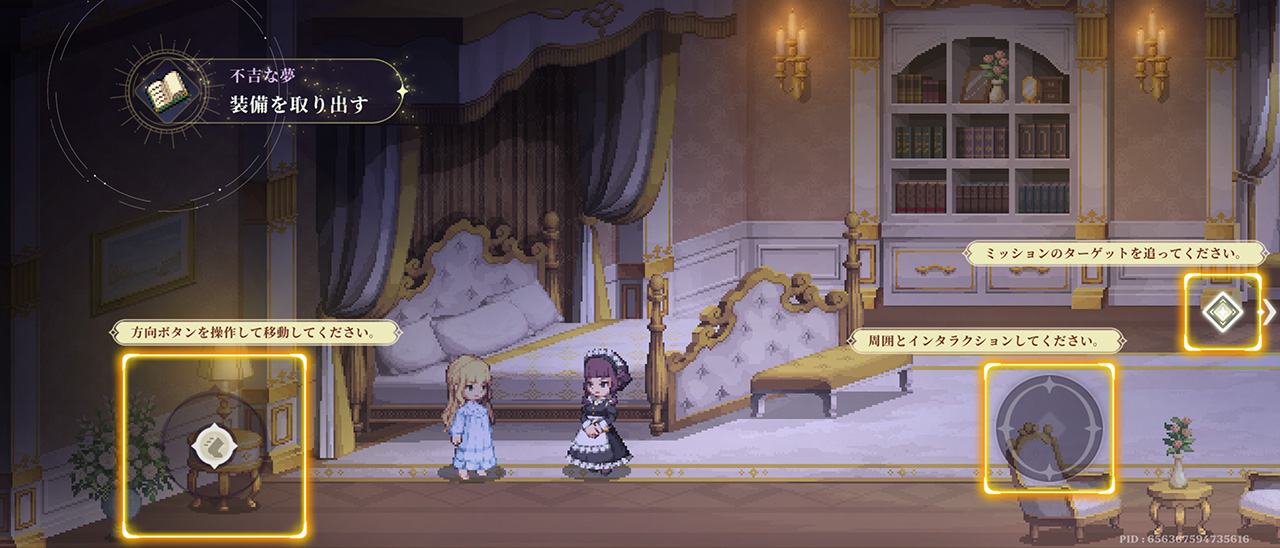The height and width of the screenshot is (548, 1280).
Task: Expand the side panel arrow at right edge
Action: coord(1270,312)
